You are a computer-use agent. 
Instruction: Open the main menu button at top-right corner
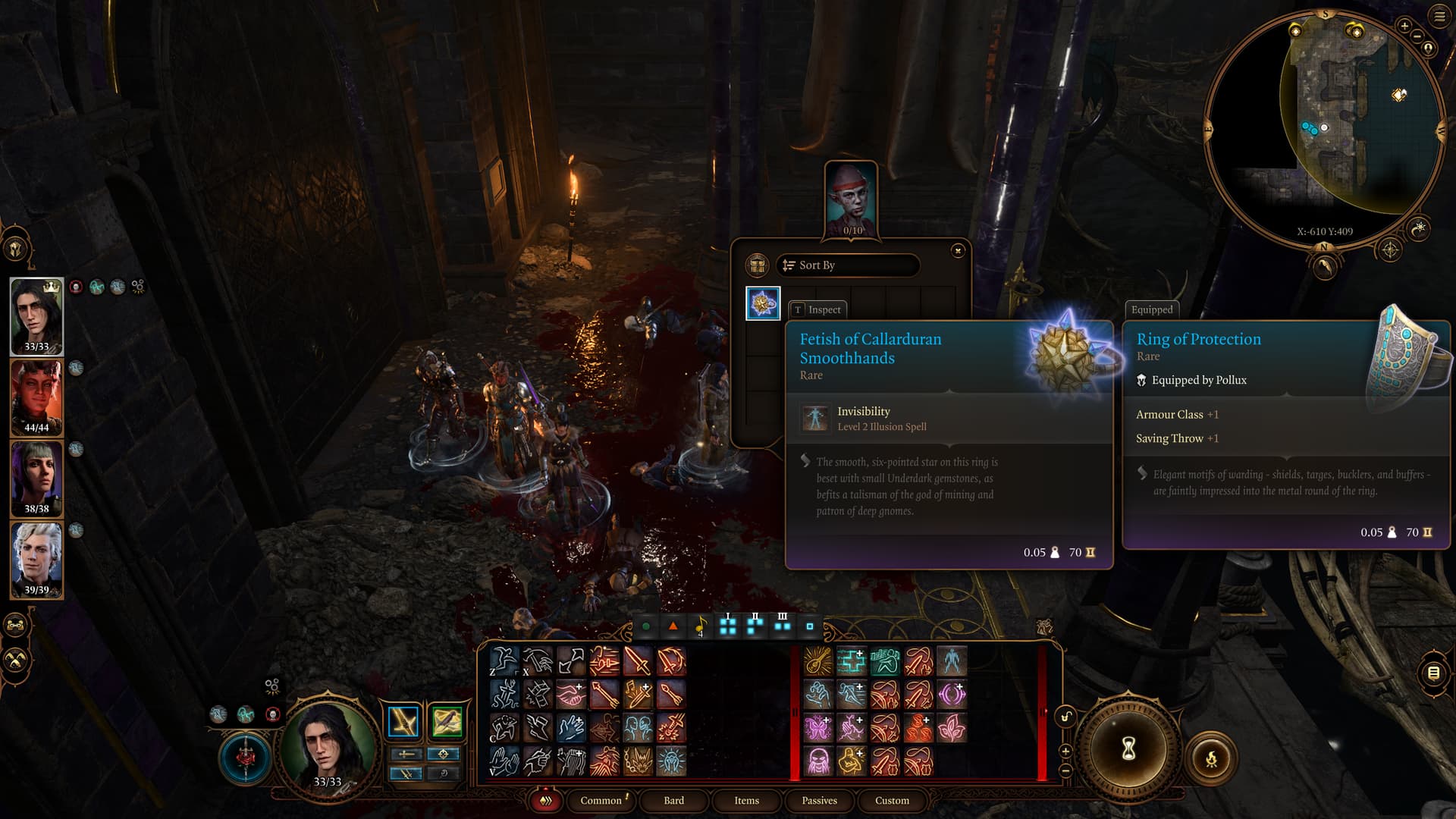tap(1439, 16)
